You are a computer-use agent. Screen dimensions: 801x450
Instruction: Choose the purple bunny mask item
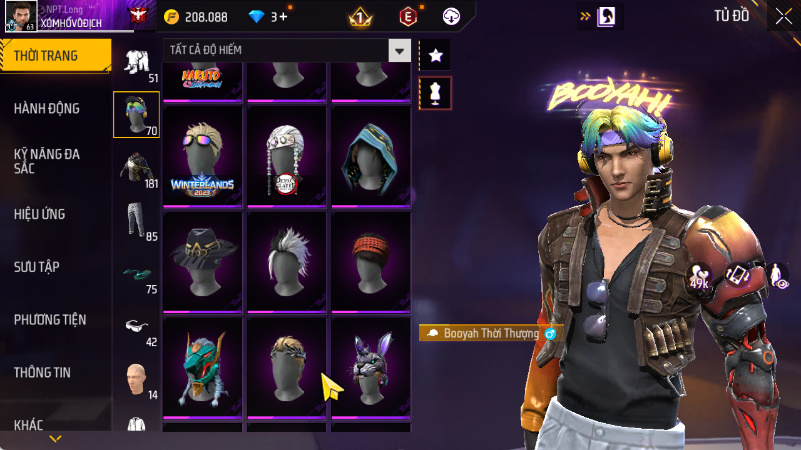371,366
